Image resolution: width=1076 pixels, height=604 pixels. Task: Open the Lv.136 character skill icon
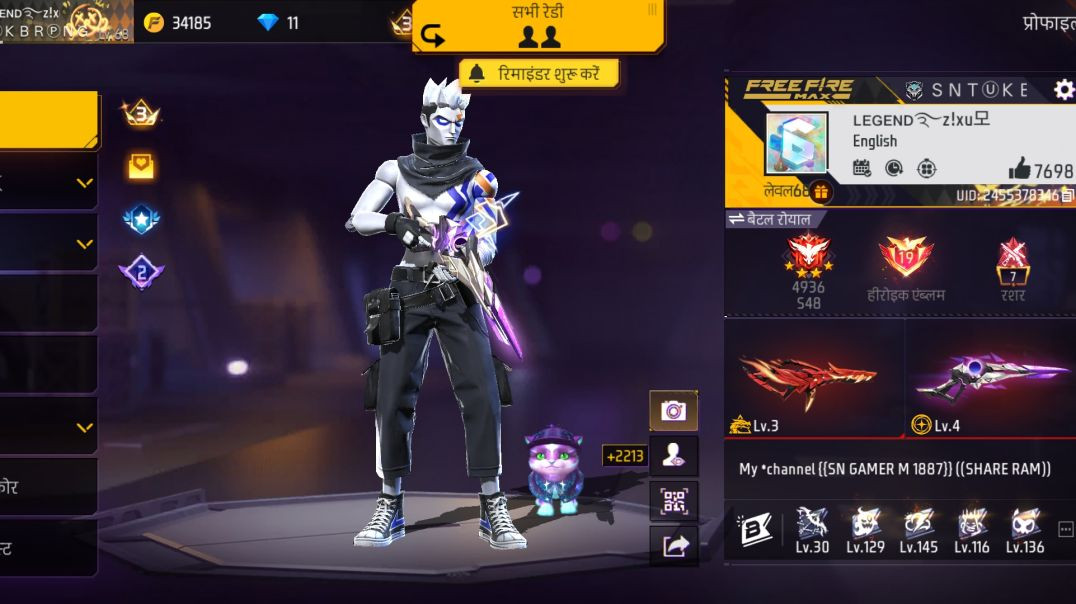coord(1025,527)
